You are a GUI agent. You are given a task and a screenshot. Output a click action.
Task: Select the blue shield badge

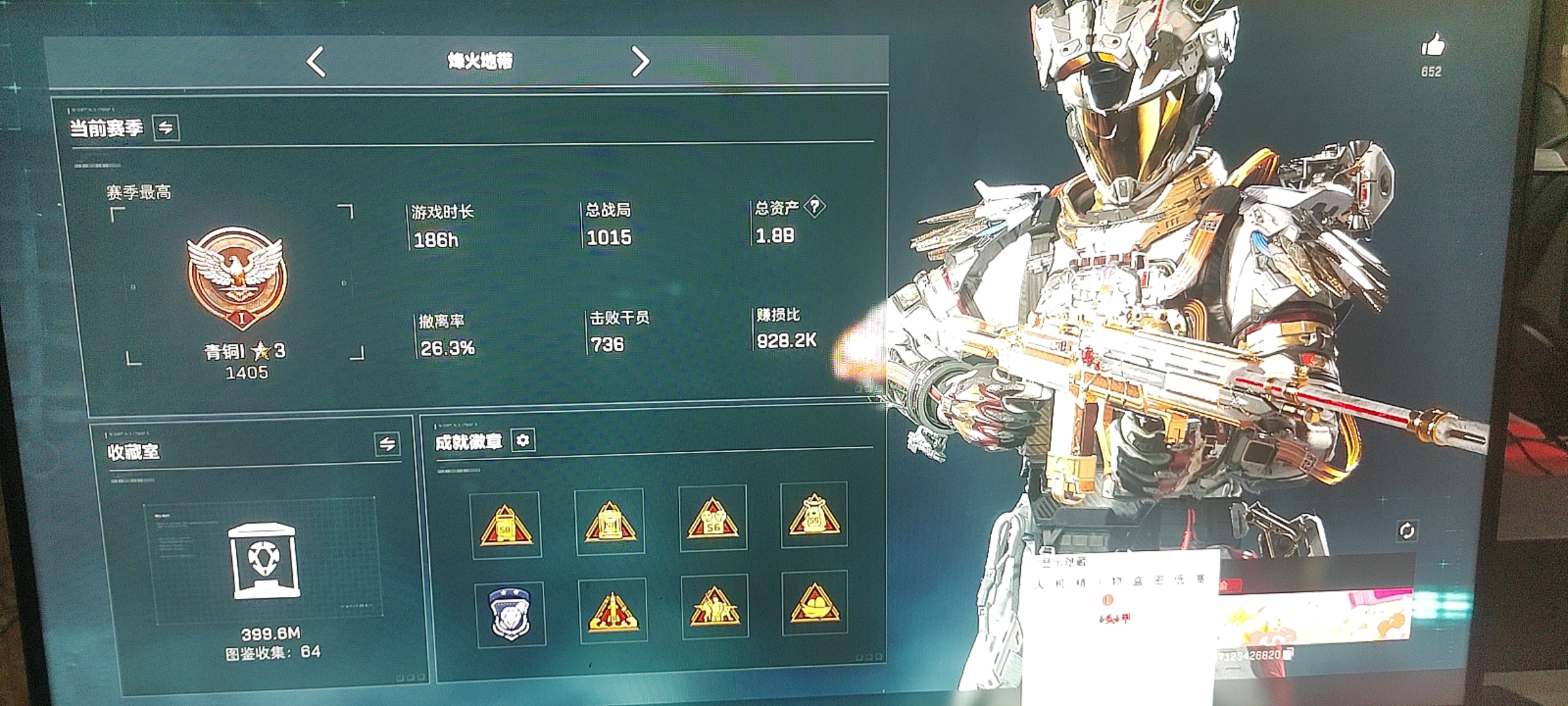510,614
